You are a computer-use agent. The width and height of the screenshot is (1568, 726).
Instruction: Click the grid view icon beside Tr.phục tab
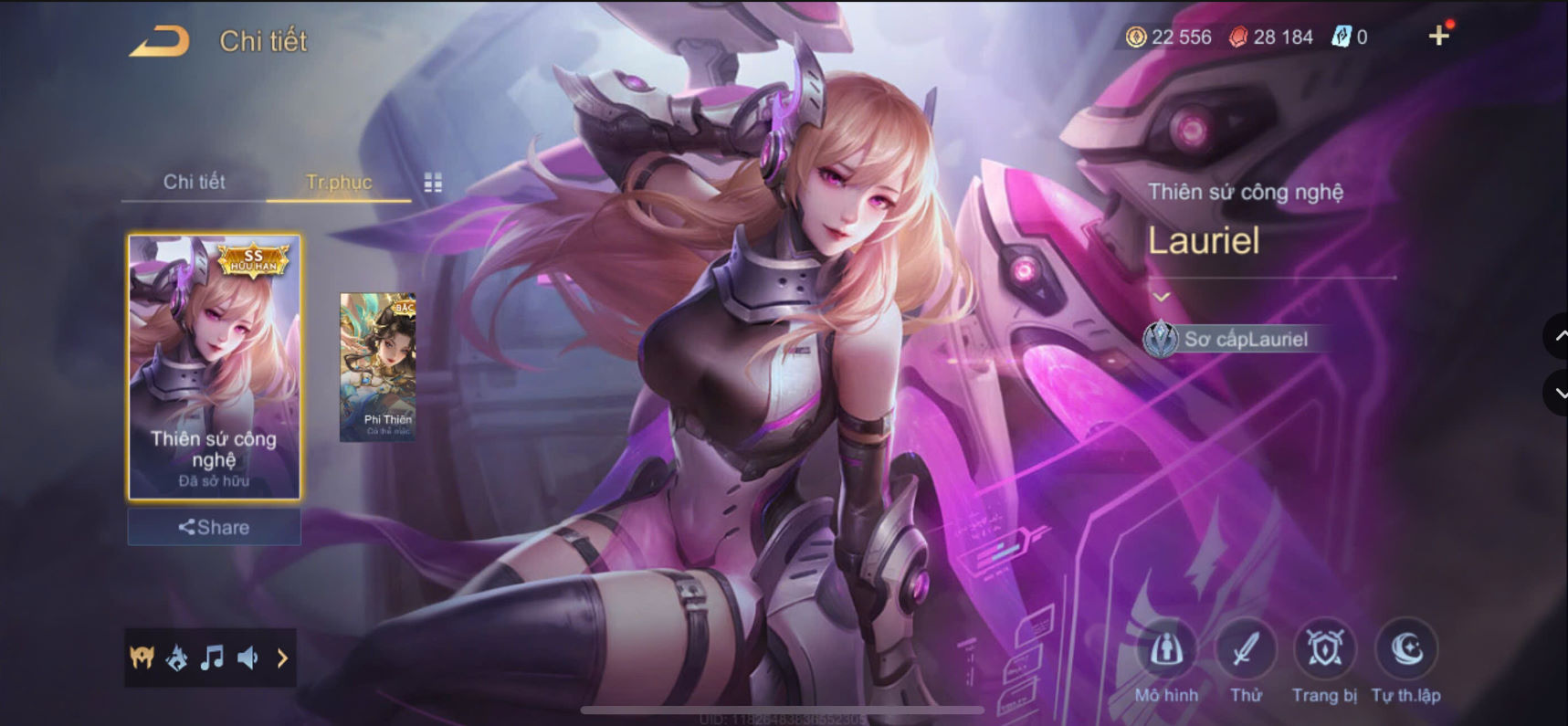433,183
